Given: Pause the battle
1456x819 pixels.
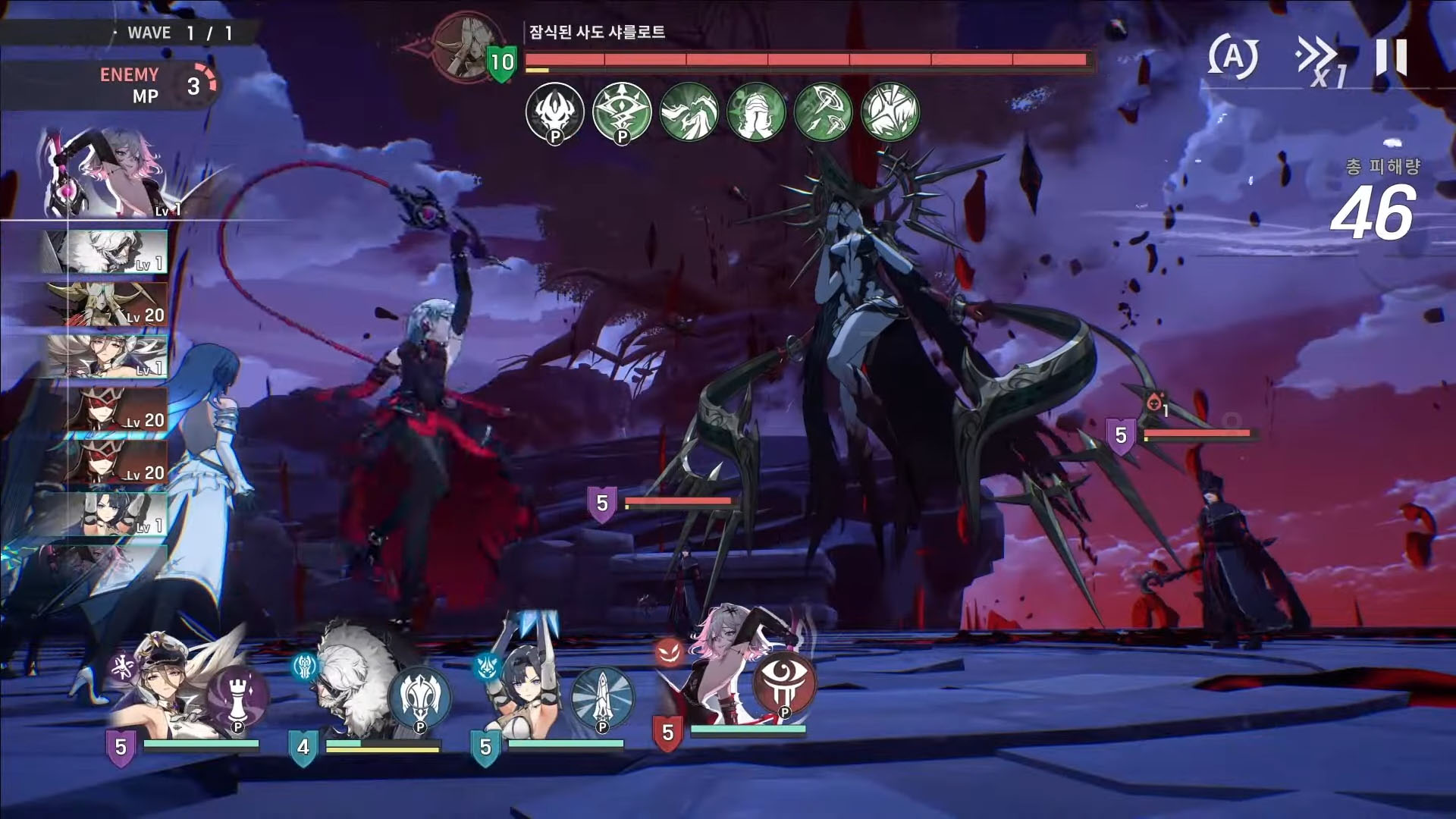Looking at the screenshot, I should 1392,57.
